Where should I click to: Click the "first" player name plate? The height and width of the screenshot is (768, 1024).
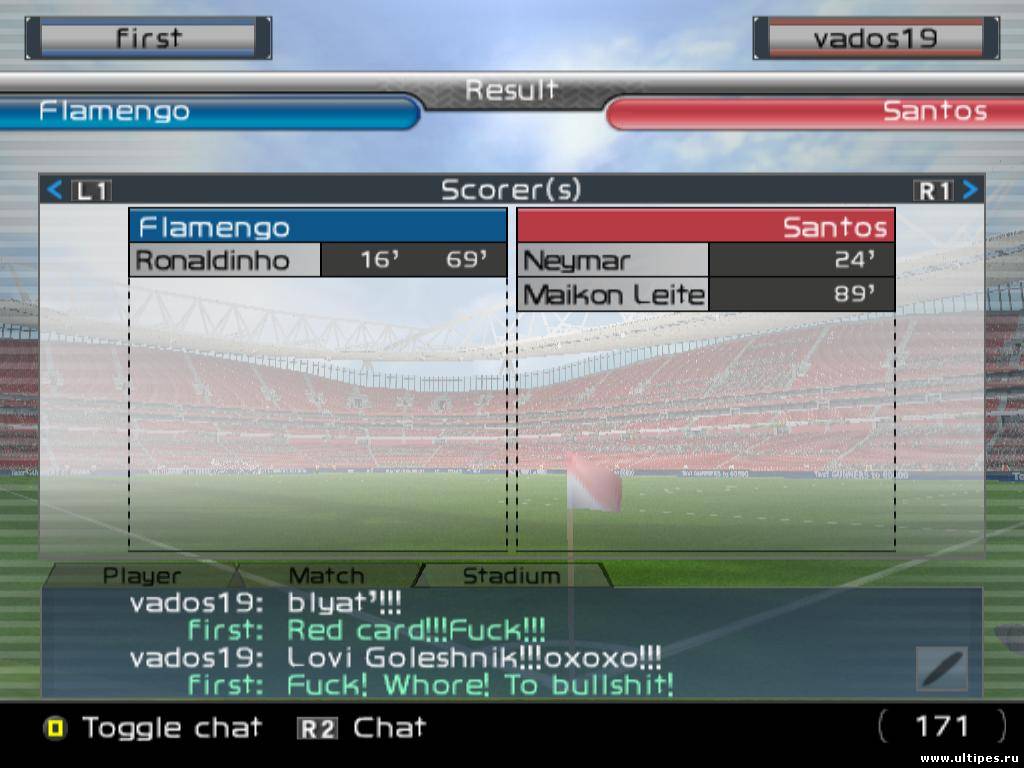coord(148,38)
